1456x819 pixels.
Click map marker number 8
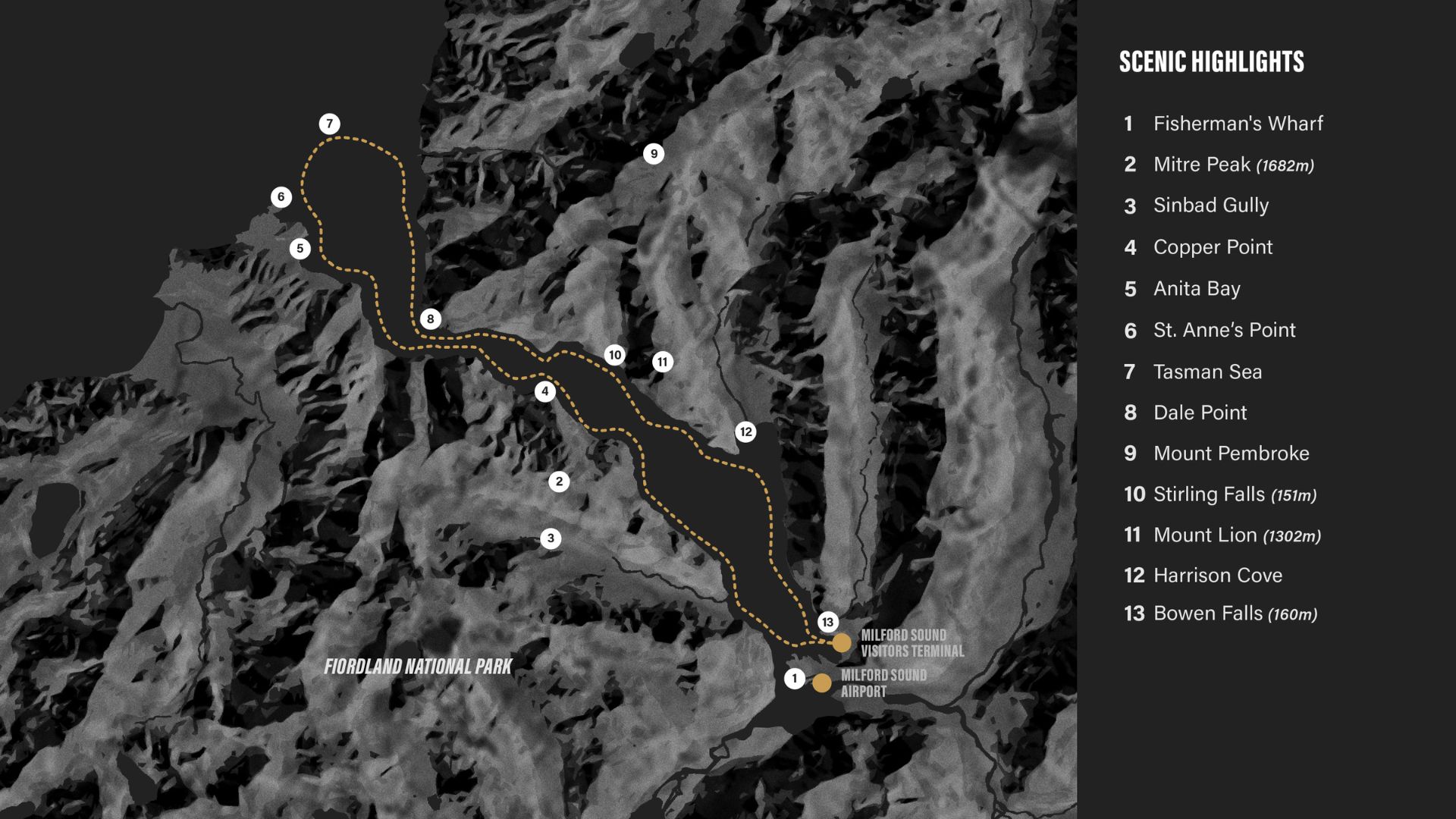tap(430, 319)
